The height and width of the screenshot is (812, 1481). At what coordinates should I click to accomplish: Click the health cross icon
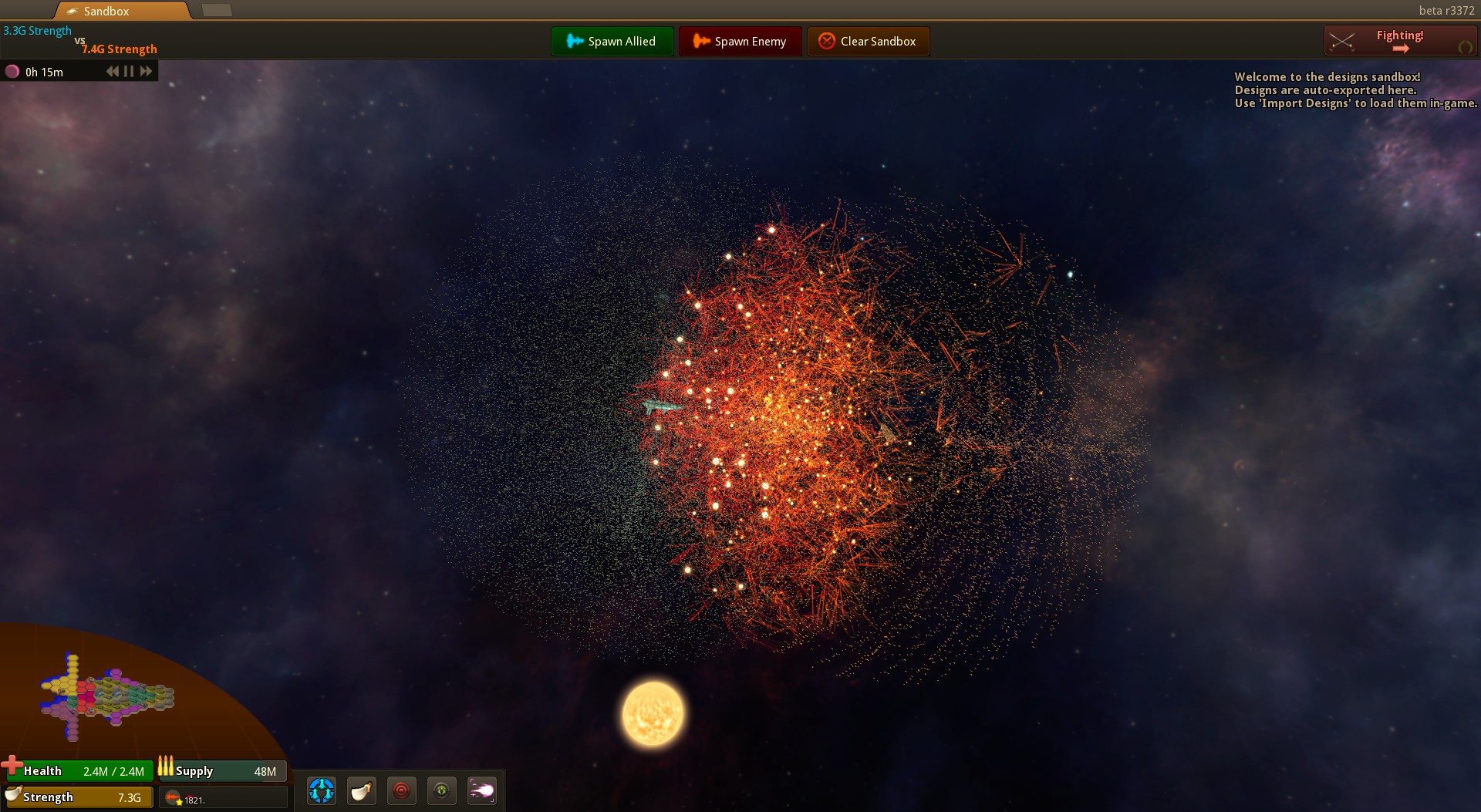point(12,767)
